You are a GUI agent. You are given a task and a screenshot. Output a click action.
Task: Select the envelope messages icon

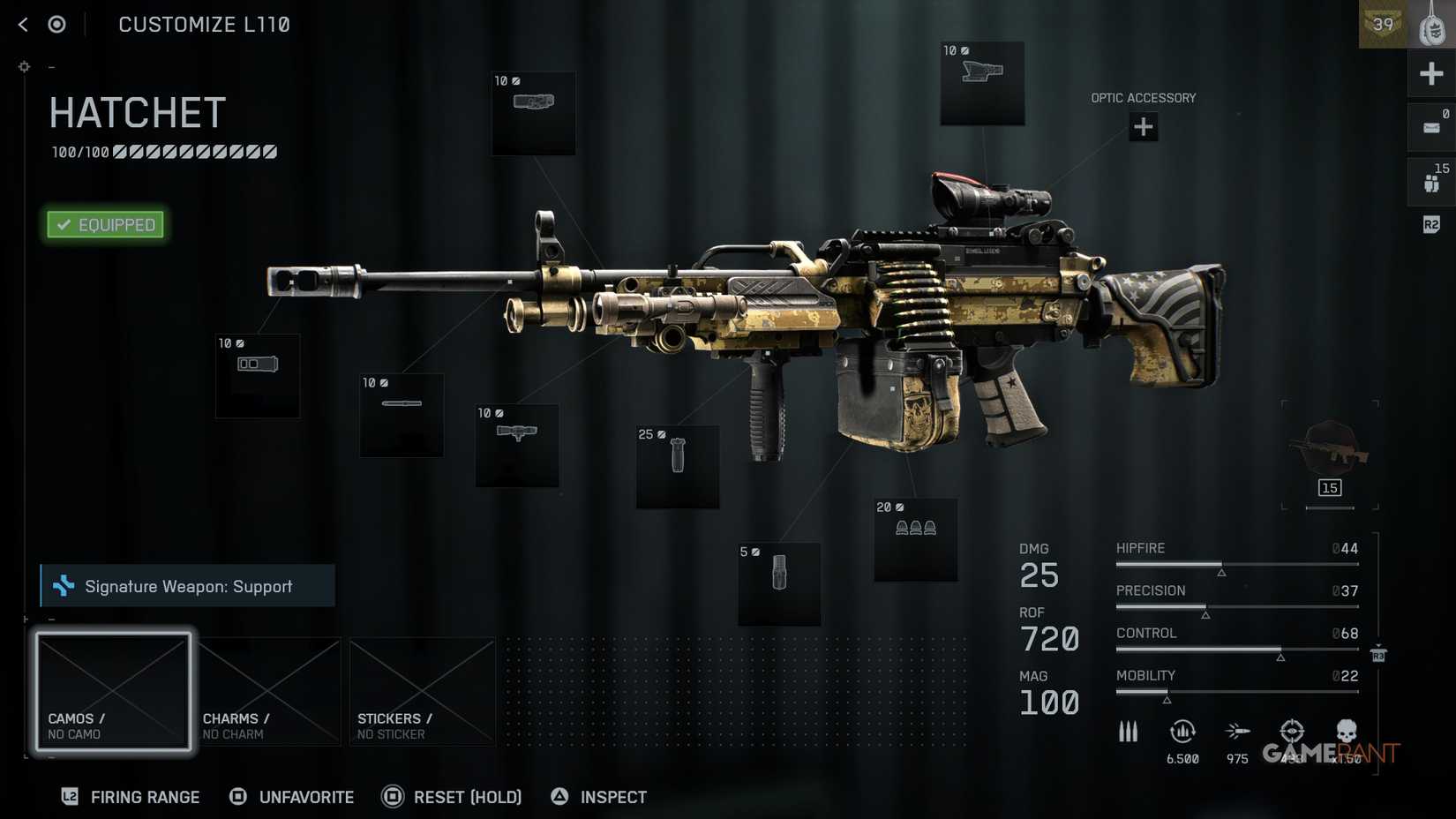(x=1430, y=126)
